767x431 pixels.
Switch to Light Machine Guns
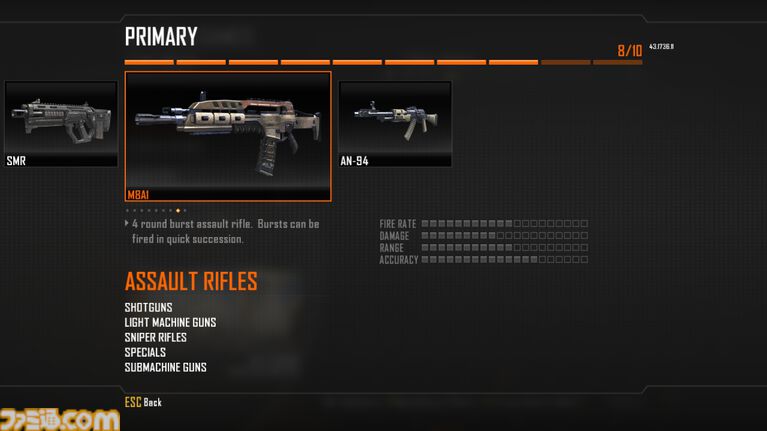point(170,322)
